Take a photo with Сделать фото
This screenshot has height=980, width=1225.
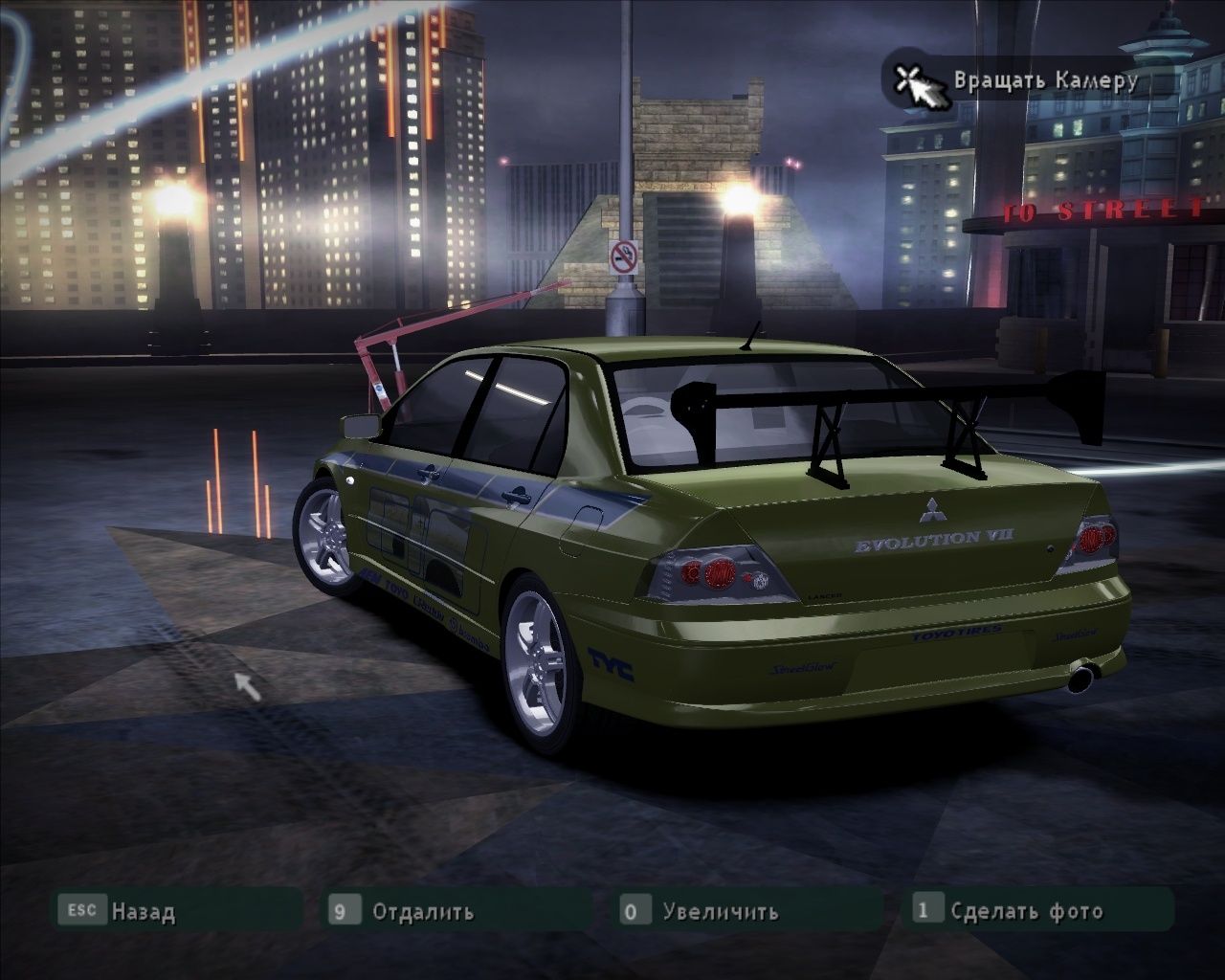click(x=1026, y=910)
